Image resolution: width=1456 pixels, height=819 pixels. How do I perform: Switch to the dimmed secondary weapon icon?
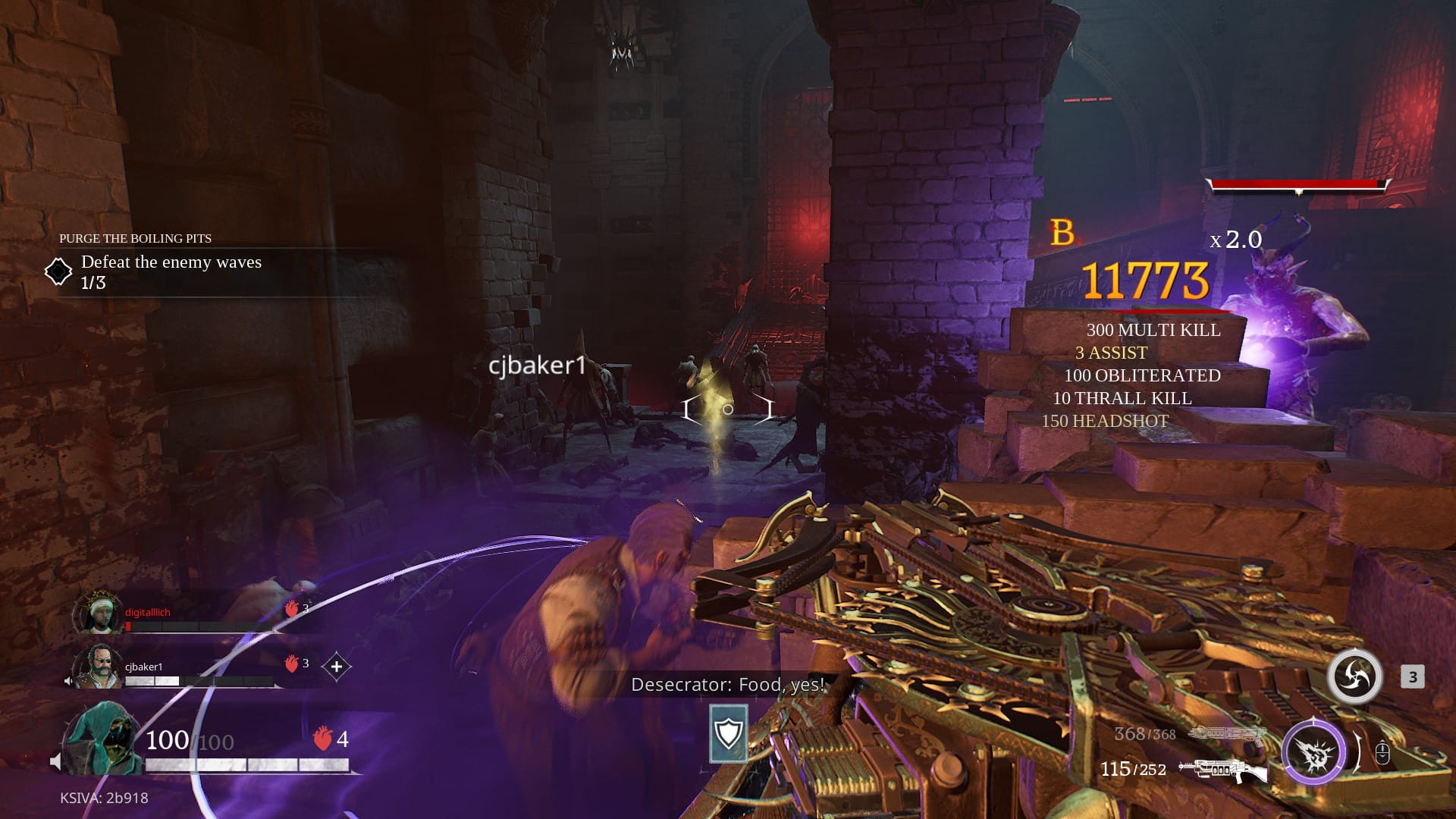pos(1226,734)
